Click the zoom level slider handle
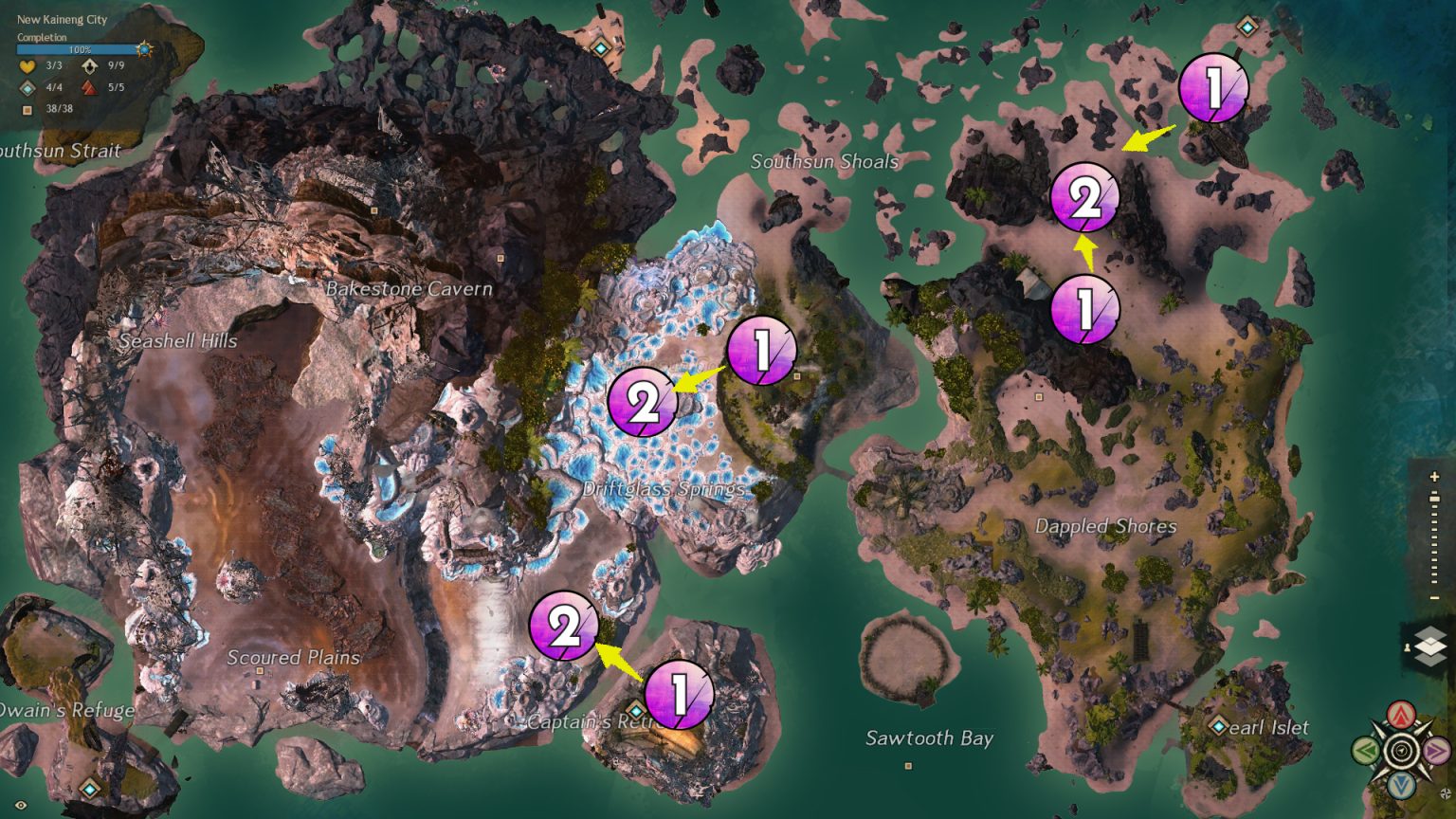This screenshot has width=1456, height=819. click(x=1433, y=497)
